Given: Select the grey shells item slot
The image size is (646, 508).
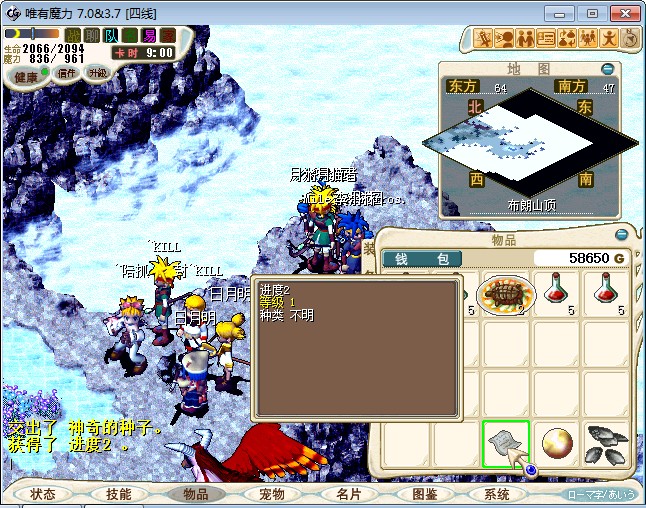Looking at the screenshot, I should (x=607, y=443).
